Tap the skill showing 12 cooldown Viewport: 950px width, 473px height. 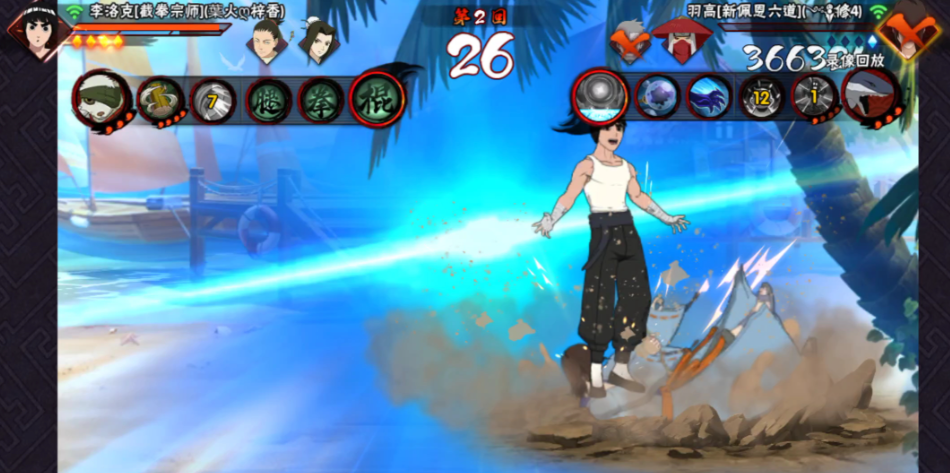[x=762, y=97]
